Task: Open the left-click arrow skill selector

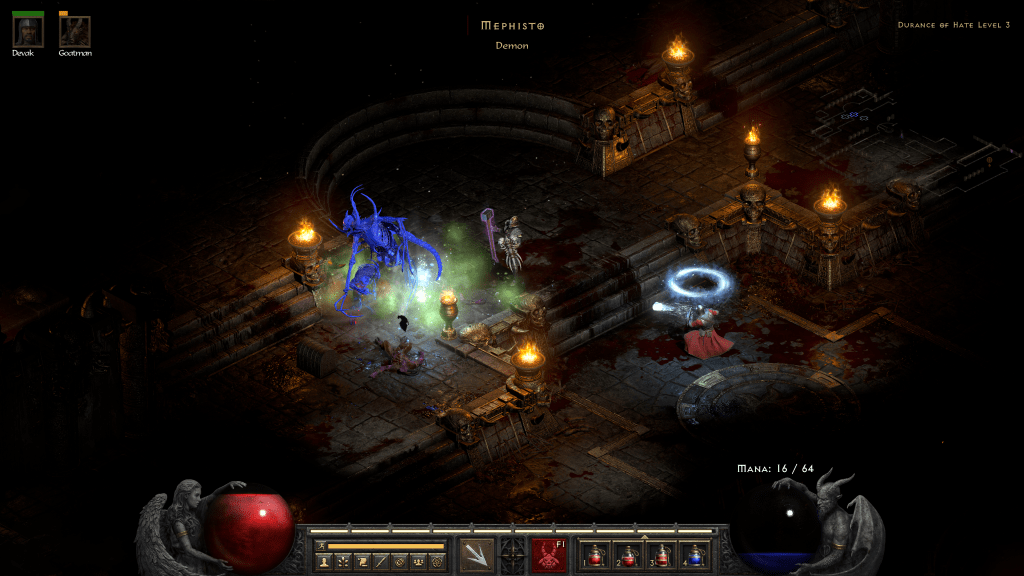Action: point(477,553)
